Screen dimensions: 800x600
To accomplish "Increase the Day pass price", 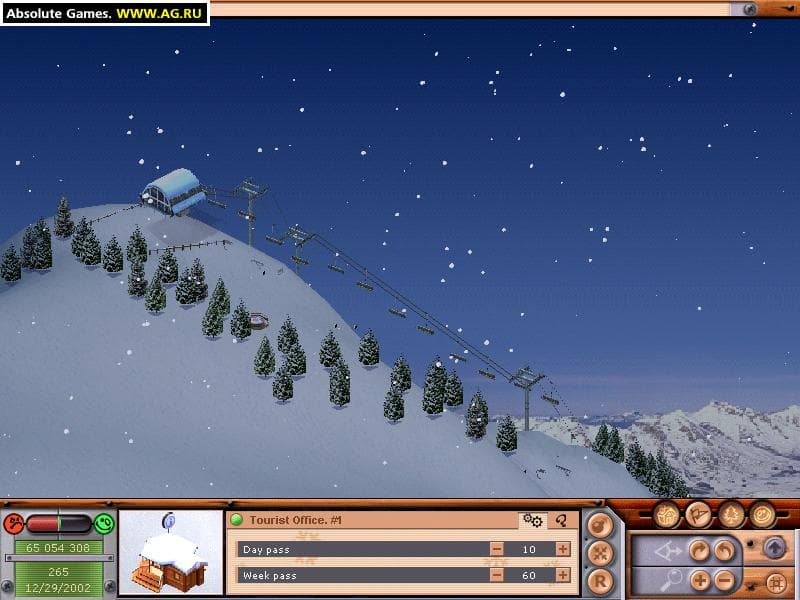I will point(563,549).
